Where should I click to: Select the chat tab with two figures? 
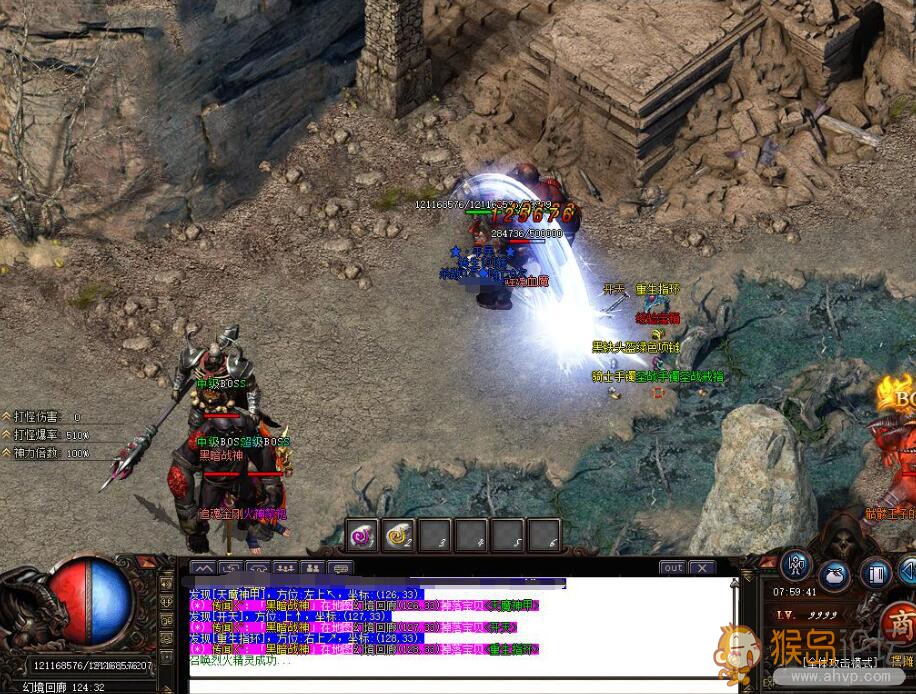click(x=313, y=567)
